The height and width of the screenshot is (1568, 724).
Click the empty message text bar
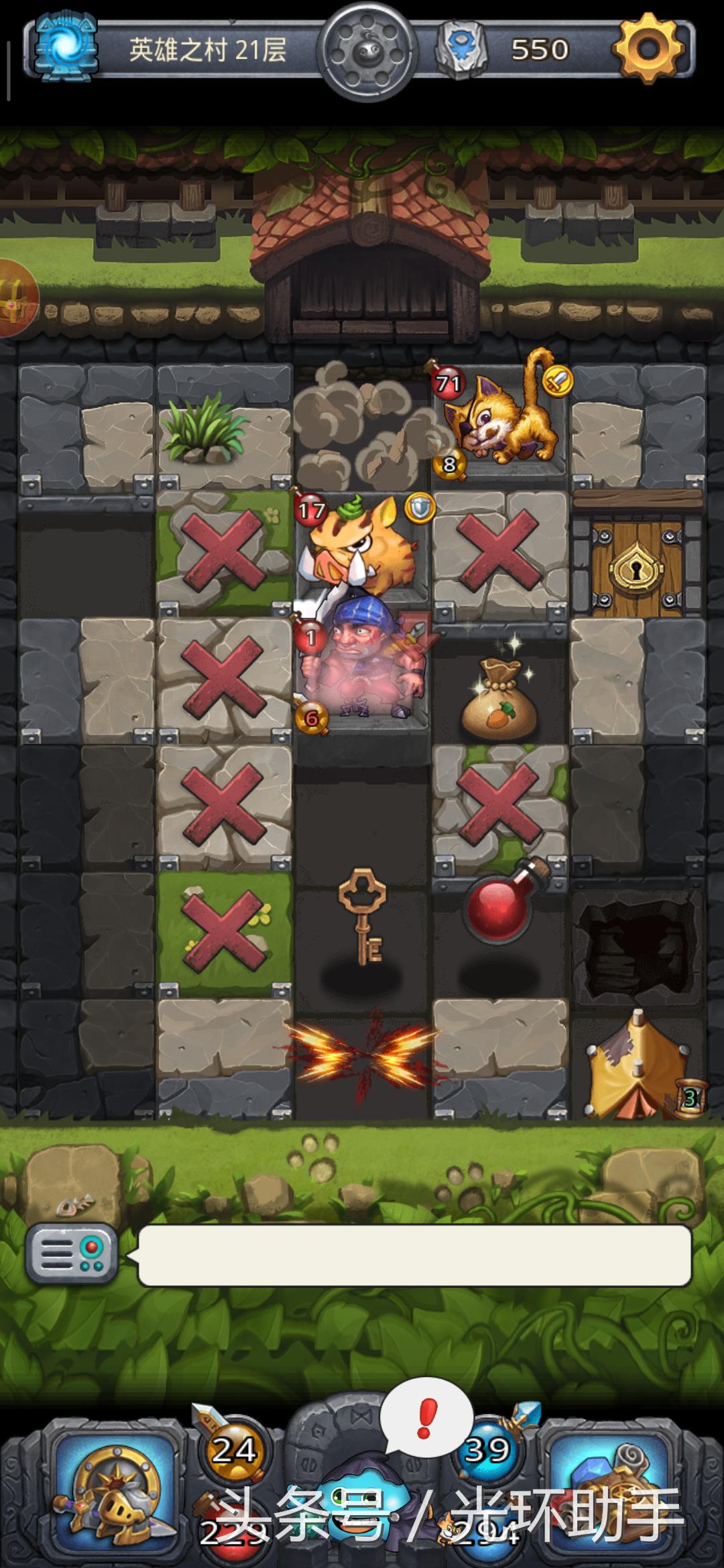click(414, 1256)
